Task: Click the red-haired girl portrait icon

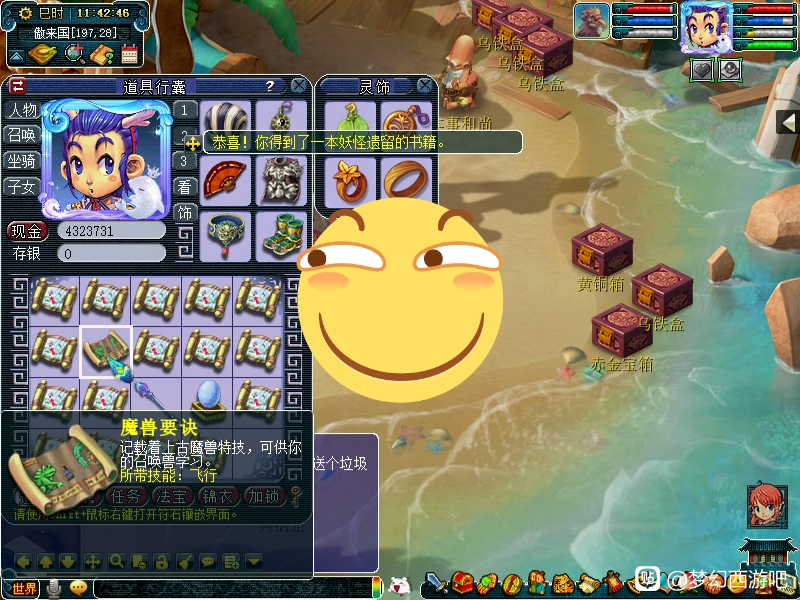Action: pos(766,506)
